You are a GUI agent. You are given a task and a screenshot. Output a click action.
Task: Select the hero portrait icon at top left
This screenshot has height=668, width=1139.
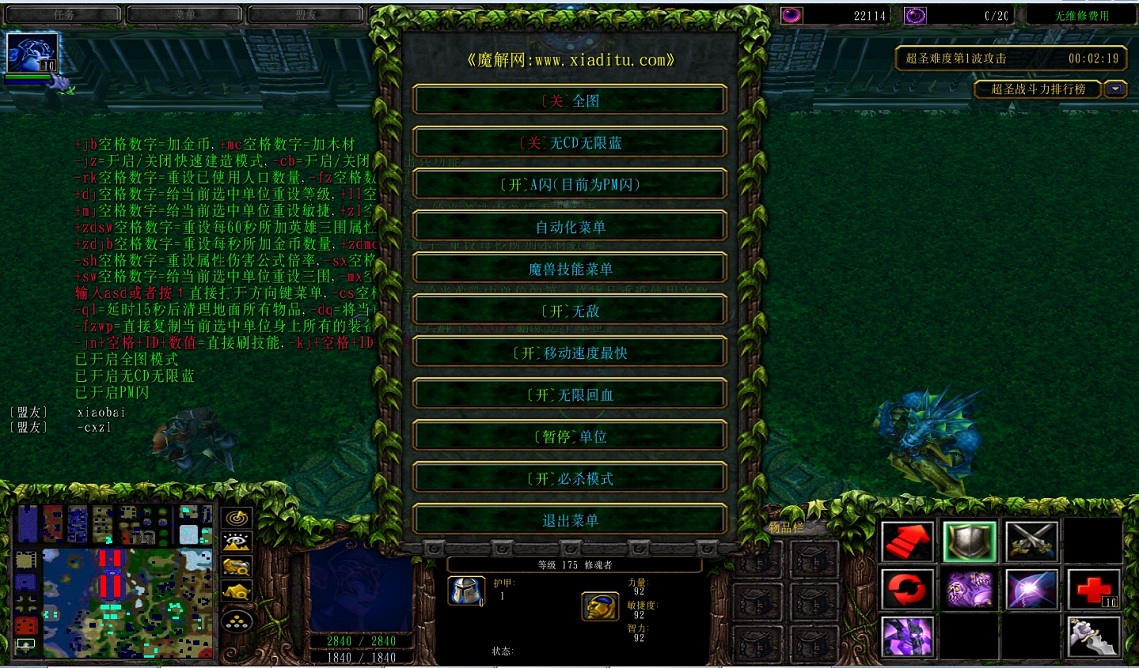33,52
